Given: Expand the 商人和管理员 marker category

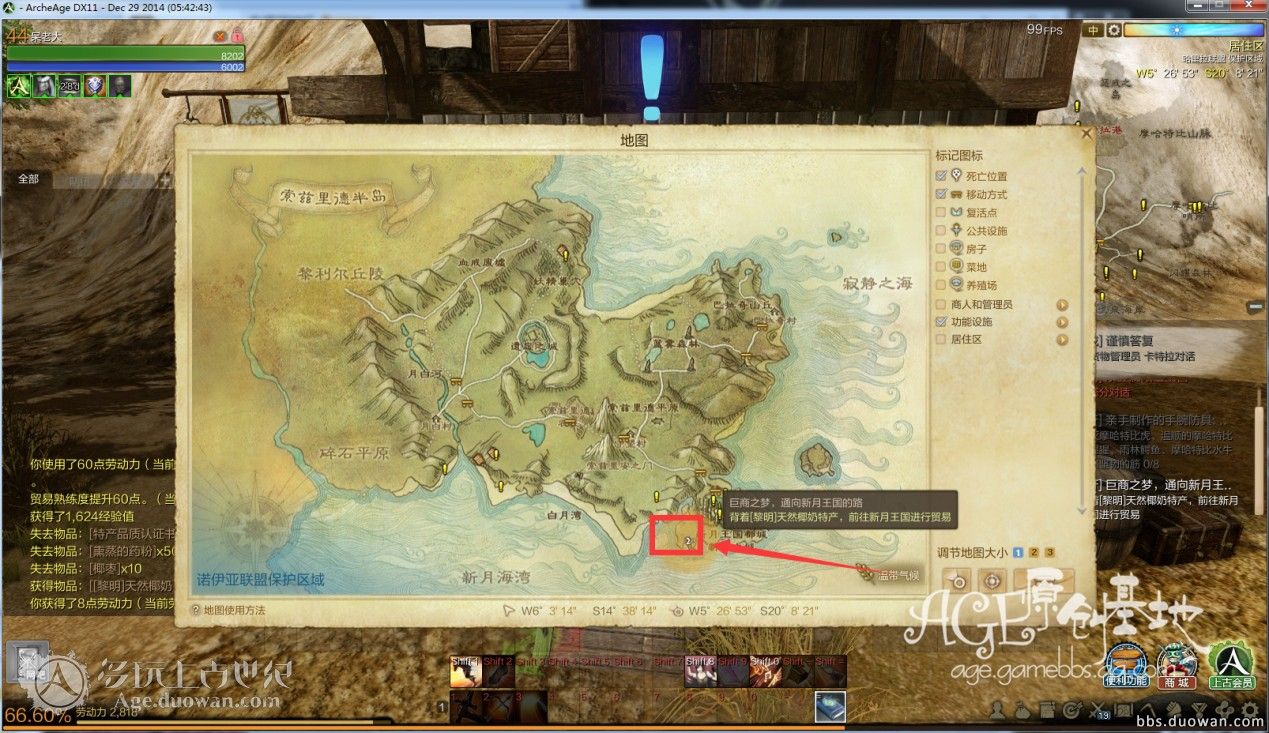Looking at the screenshot, I should click(x=1062, y=304).
